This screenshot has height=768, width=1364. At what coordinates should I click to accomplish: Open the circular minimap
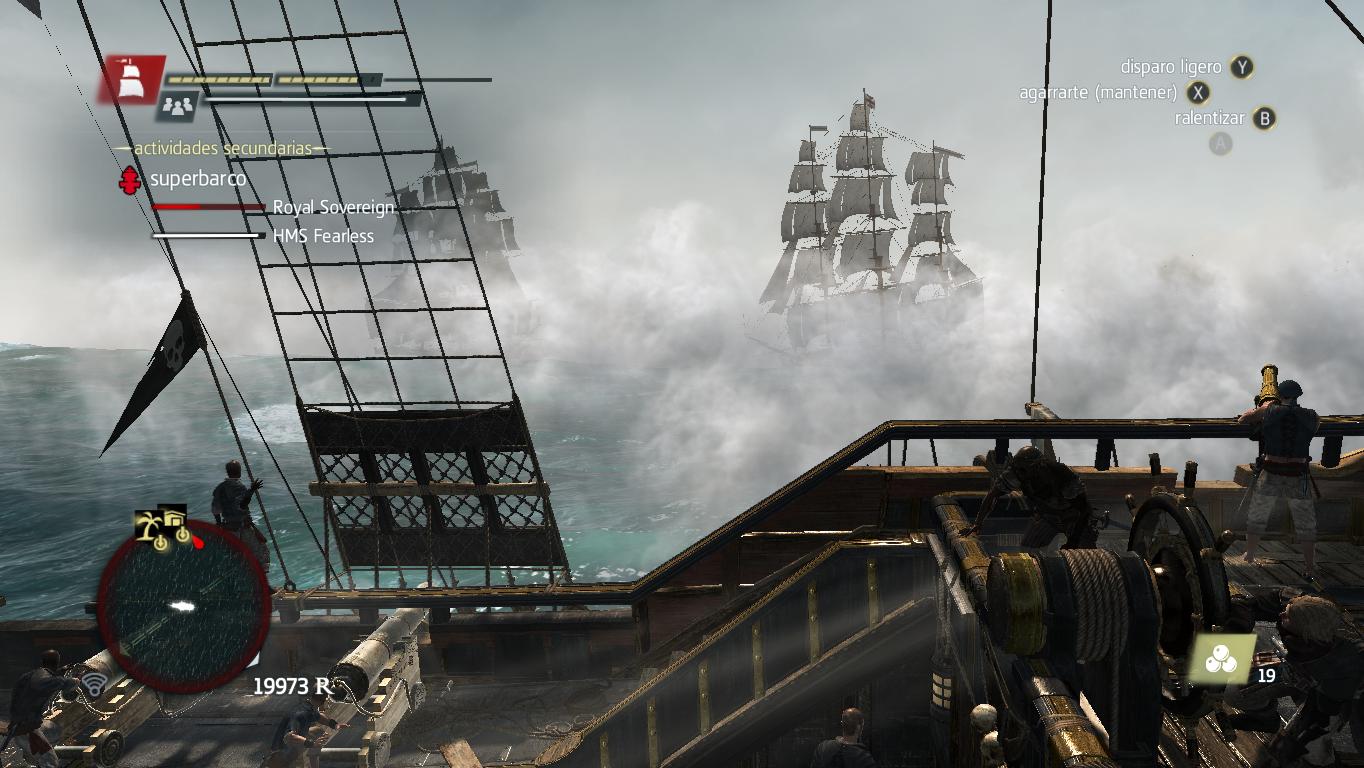[x=183, y=606]
